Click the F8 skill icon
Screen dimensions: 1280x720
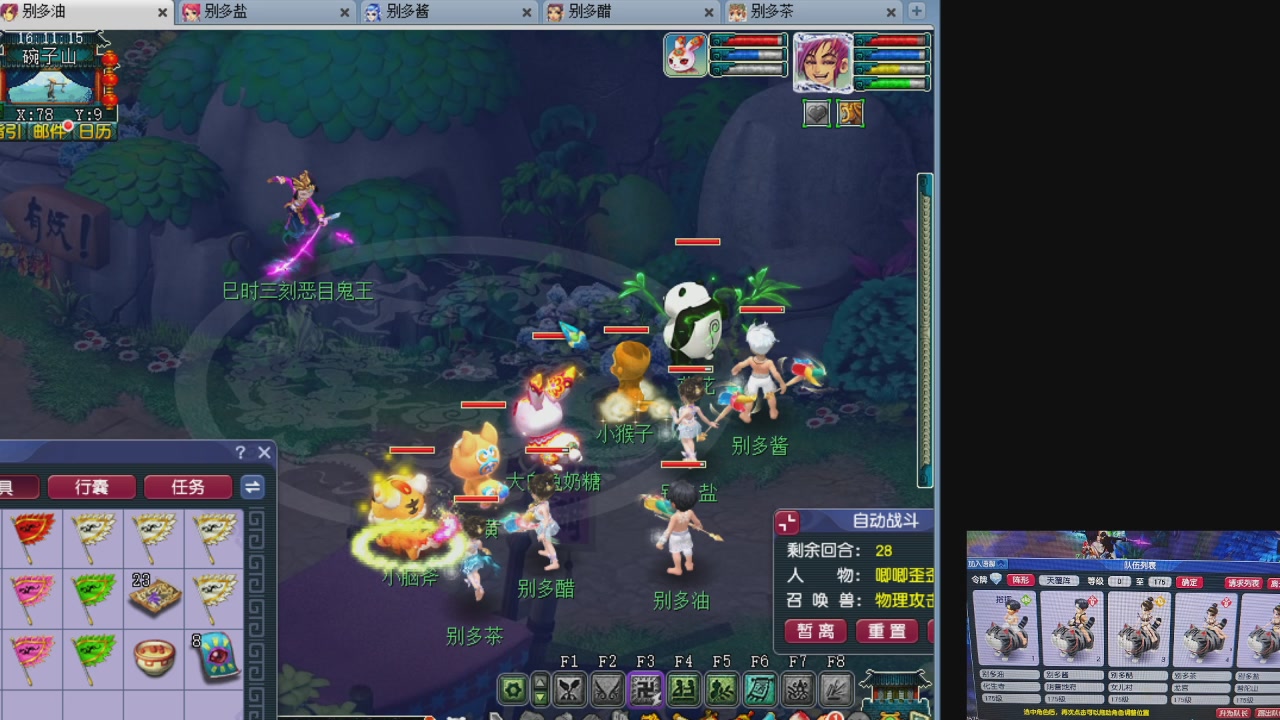pos(835,687)
